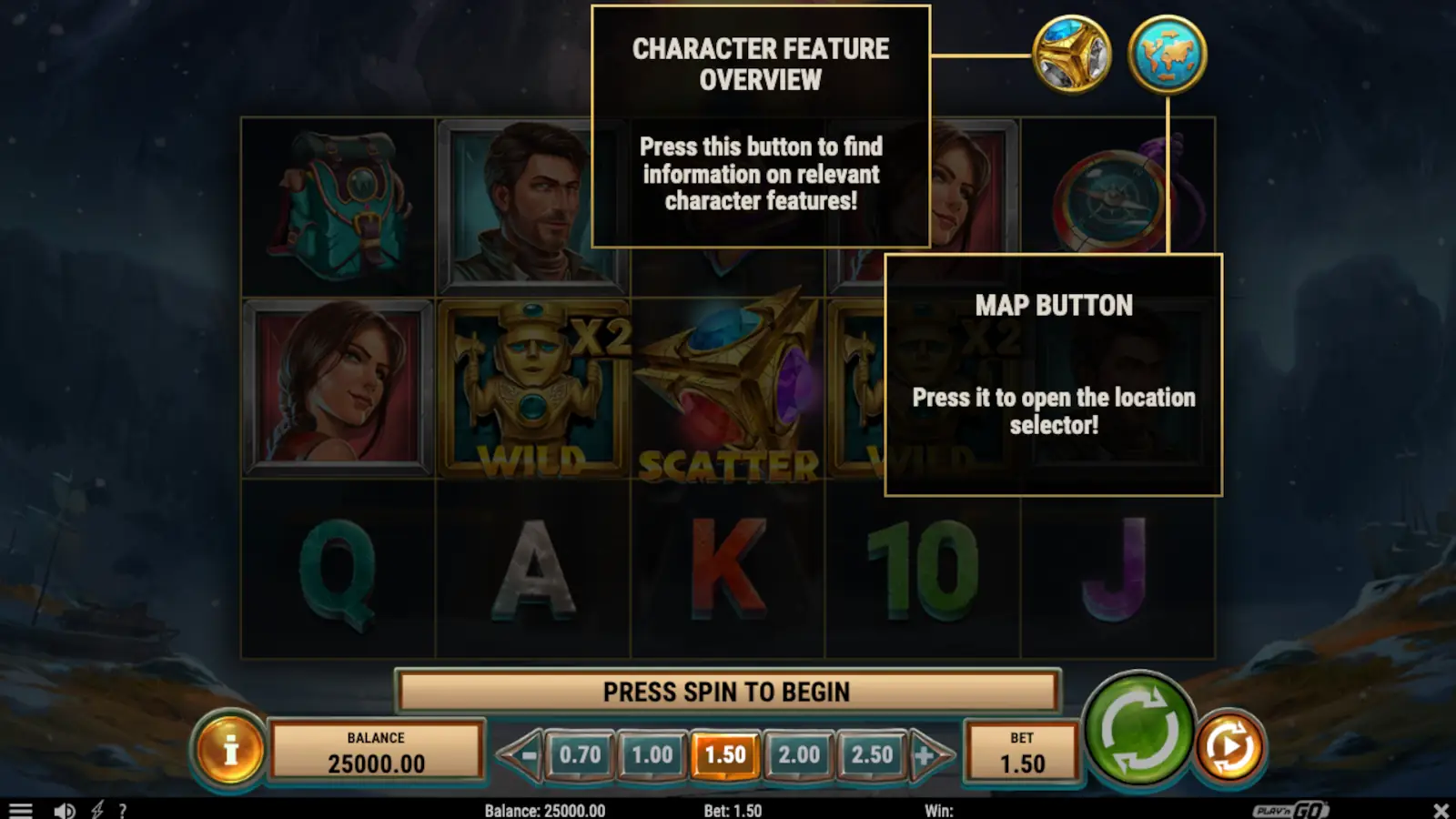Viewport: 1456px width, 819px height.
Task: Click the Scatter symbol on the reels
Action: pos(726,382)
